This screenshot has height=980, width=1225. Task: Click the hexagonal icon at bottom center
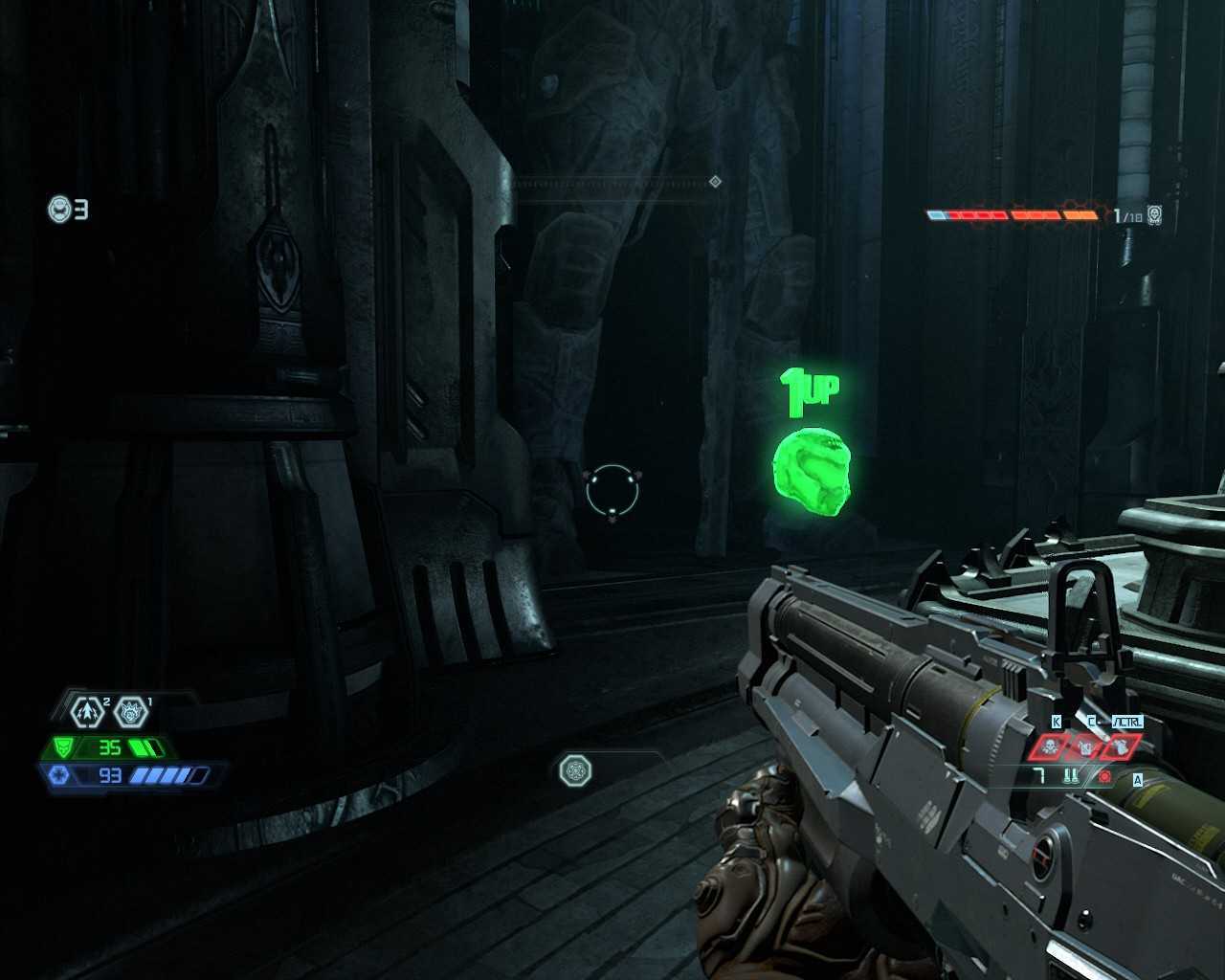click(x=574, y=769)
